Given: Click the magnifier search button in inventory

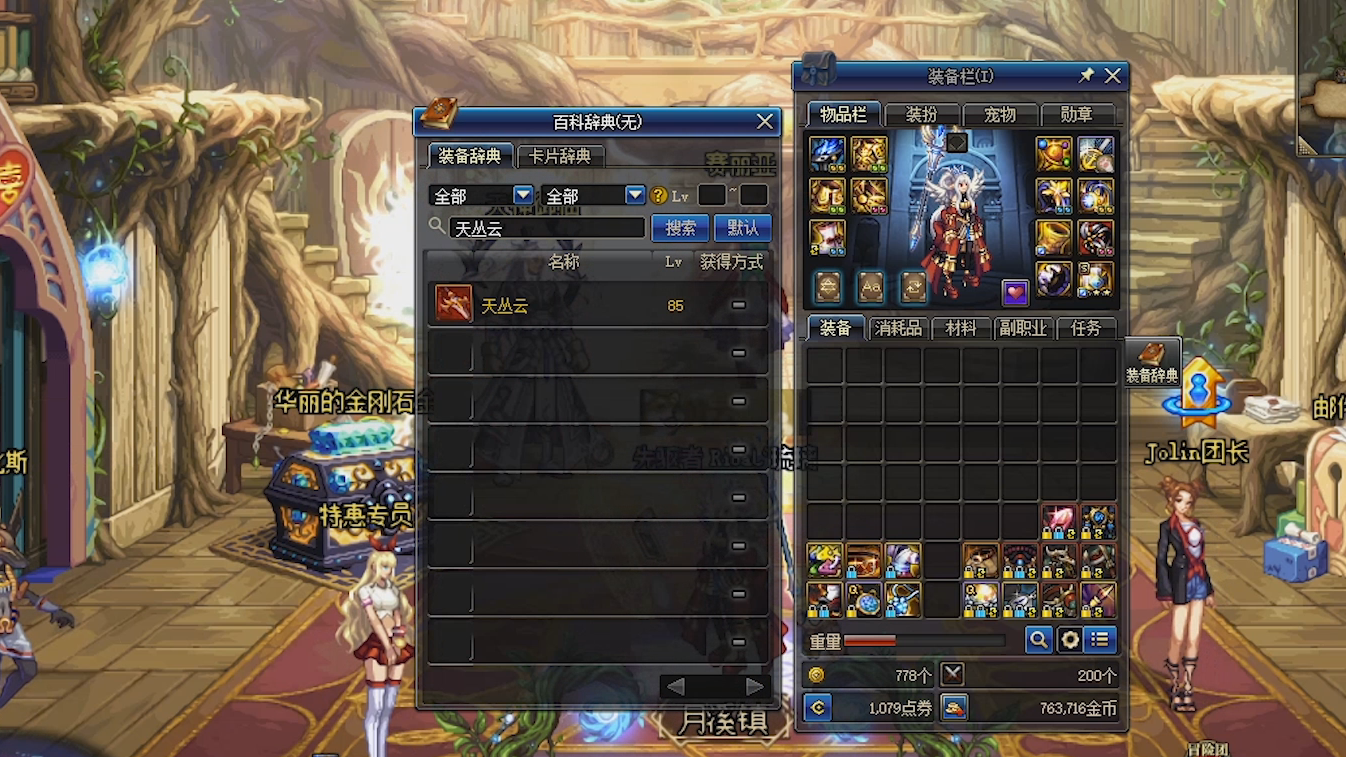Looking at the screenshot, I should [x=1038, y=640].
